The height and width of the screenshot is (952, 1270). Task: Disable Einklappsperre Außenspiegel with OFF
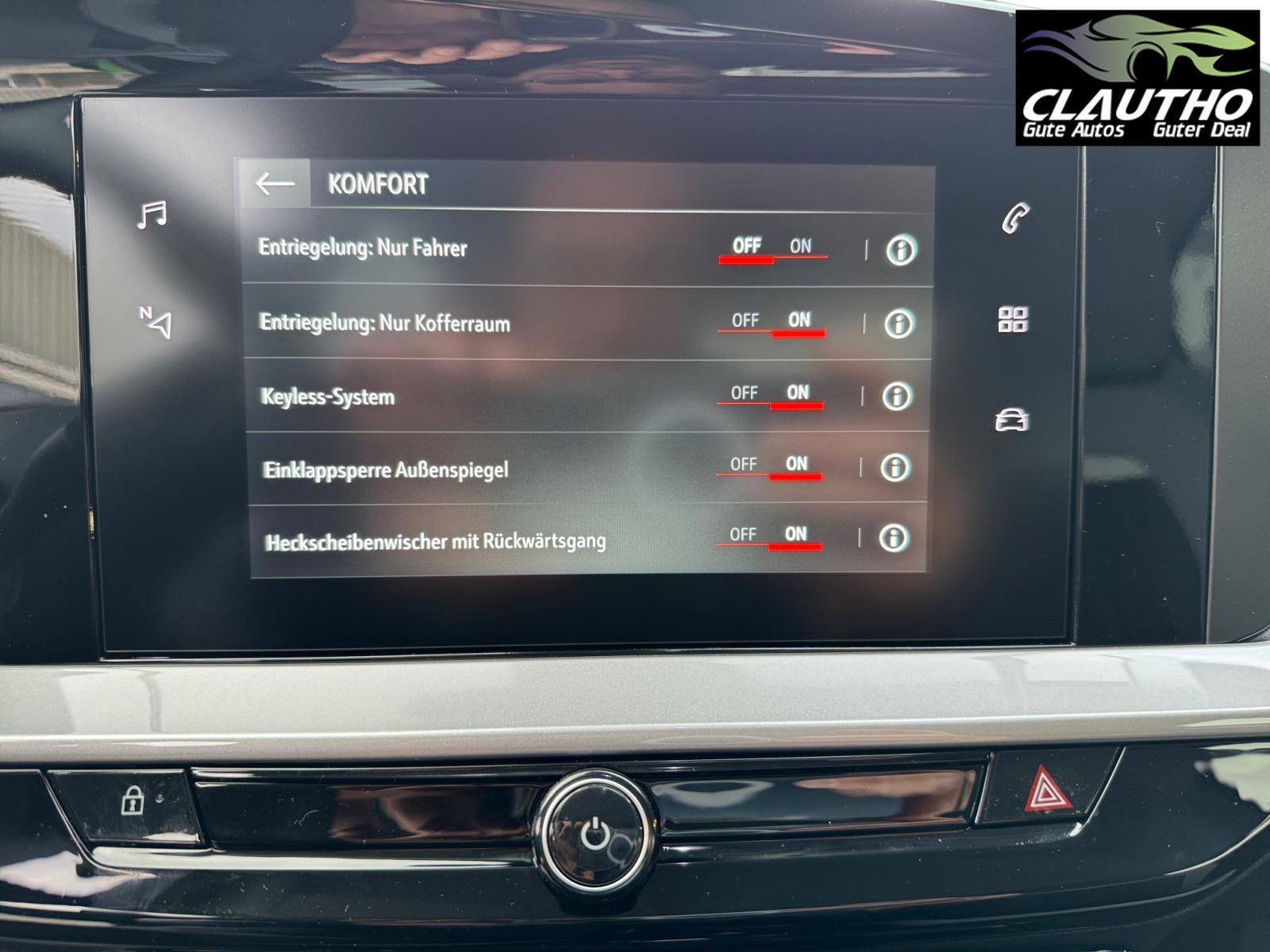point(743,464)
